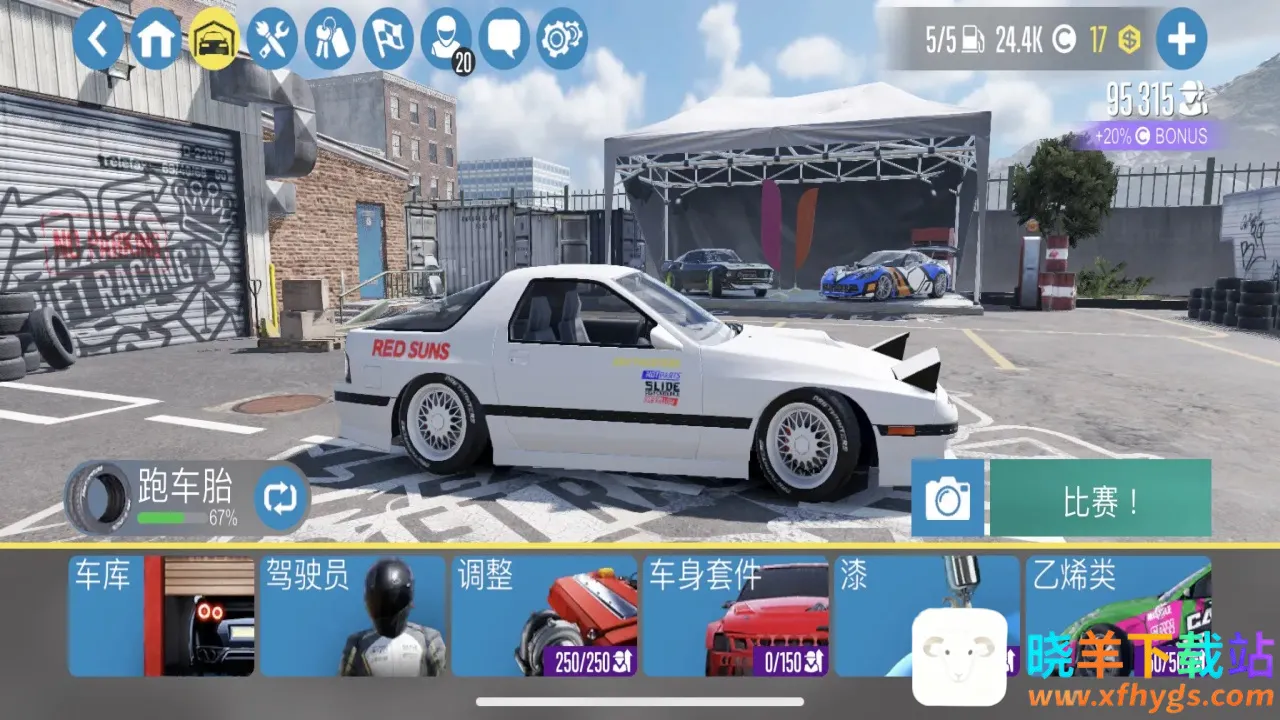
Task: Open the wrench and screwdriver tuning icon
Action: coord(272,40)
